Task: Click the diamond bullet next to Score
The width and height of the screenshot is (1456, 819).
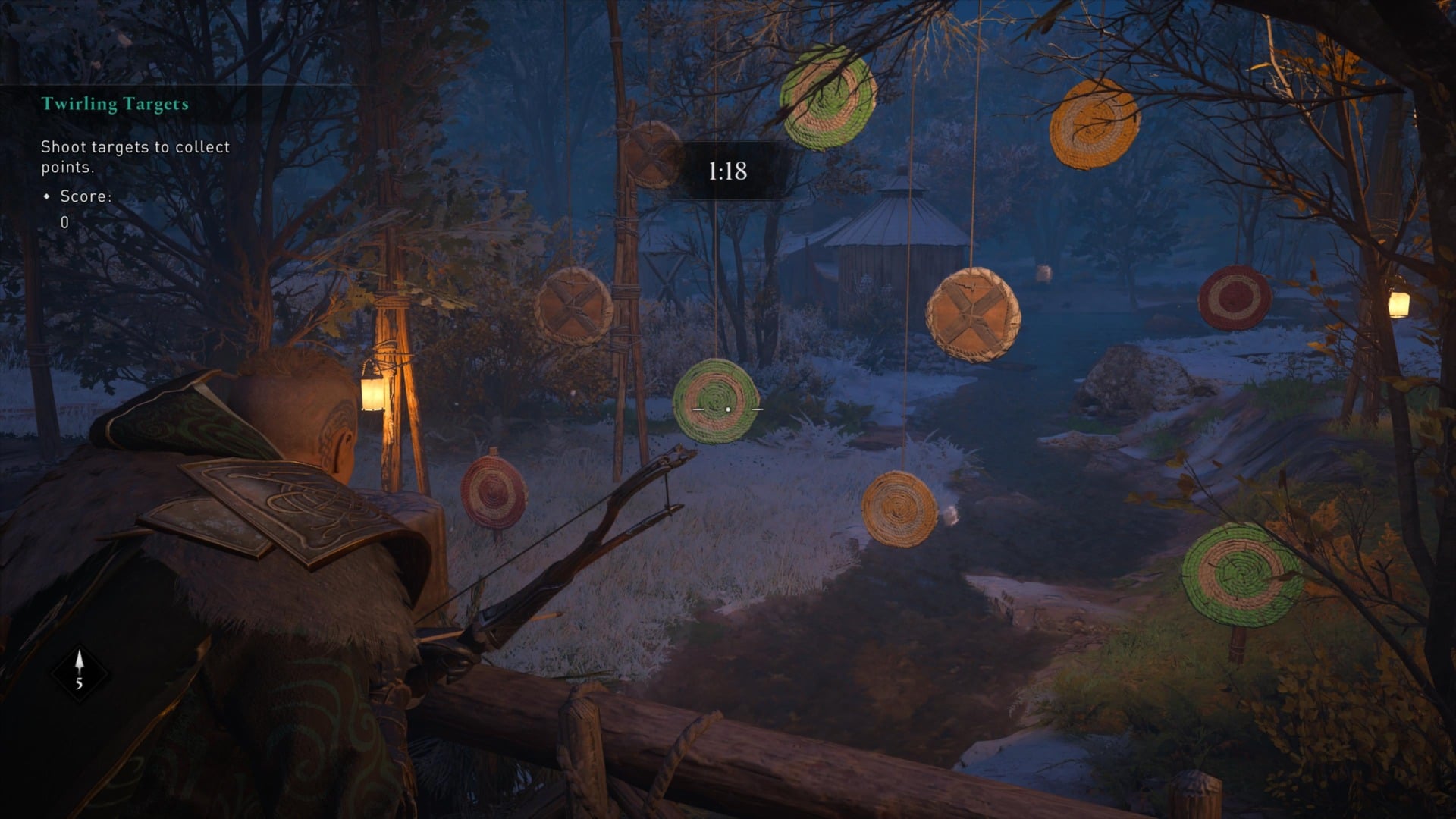Action: click(x=46, y=198)
